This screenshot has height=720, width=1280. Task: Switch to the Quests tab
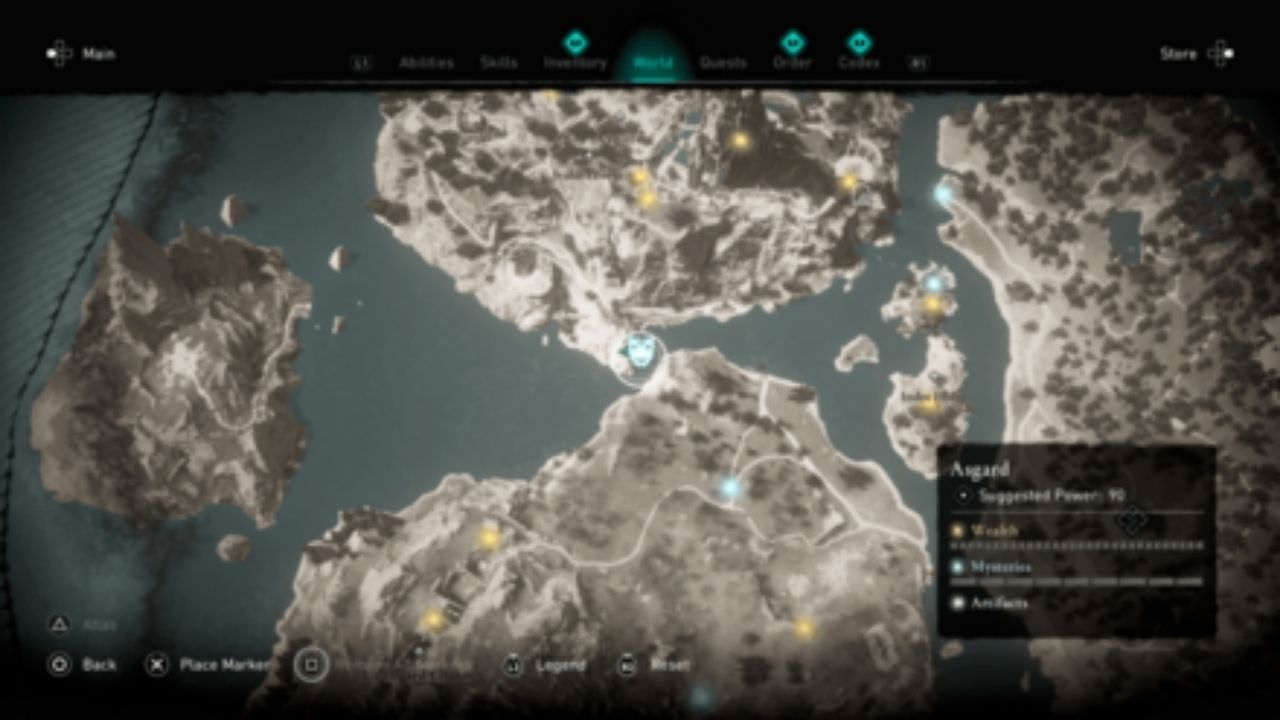coord(723,61)
